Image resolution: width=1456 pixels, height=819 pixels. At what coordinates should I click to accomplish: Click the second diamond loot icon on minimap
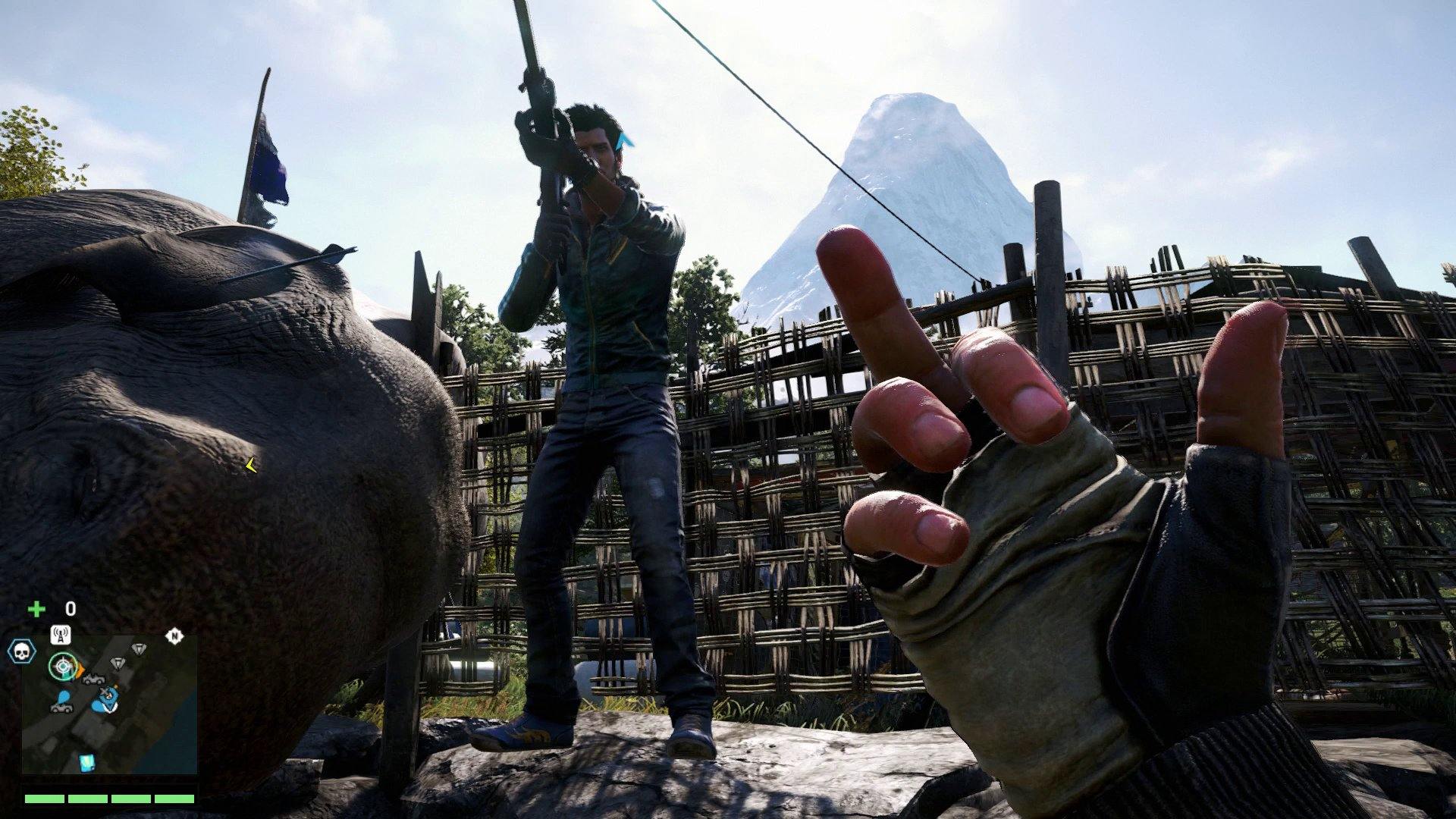coord(117,662)
